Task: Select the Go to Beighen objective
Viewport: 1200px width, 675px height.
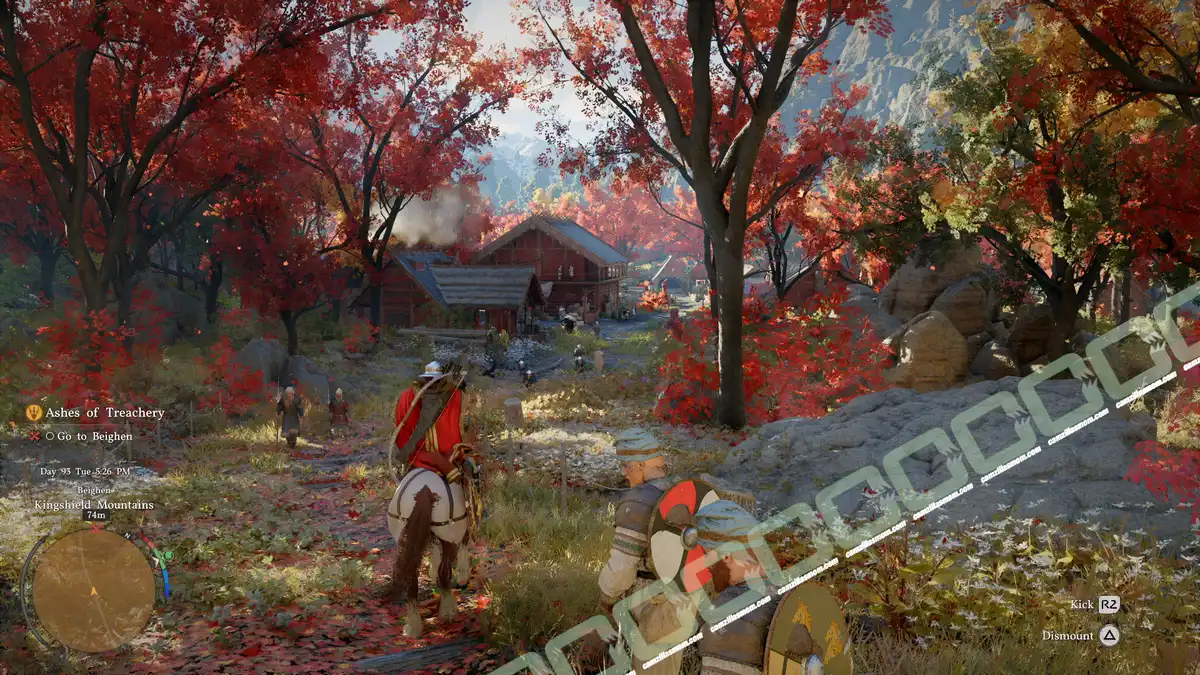Action: 94,436
